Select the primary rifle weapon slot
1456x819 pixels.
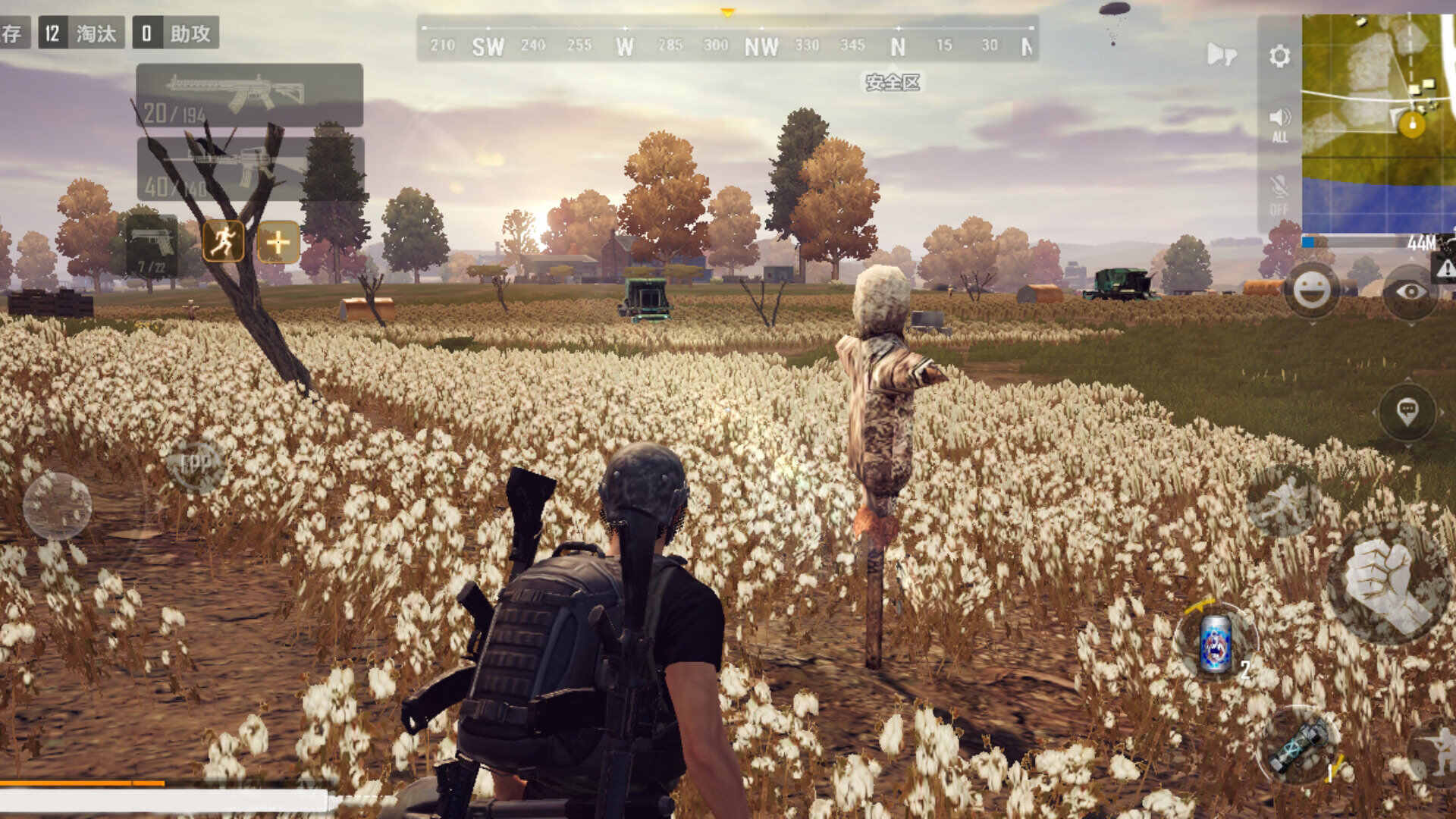(249, 95)
